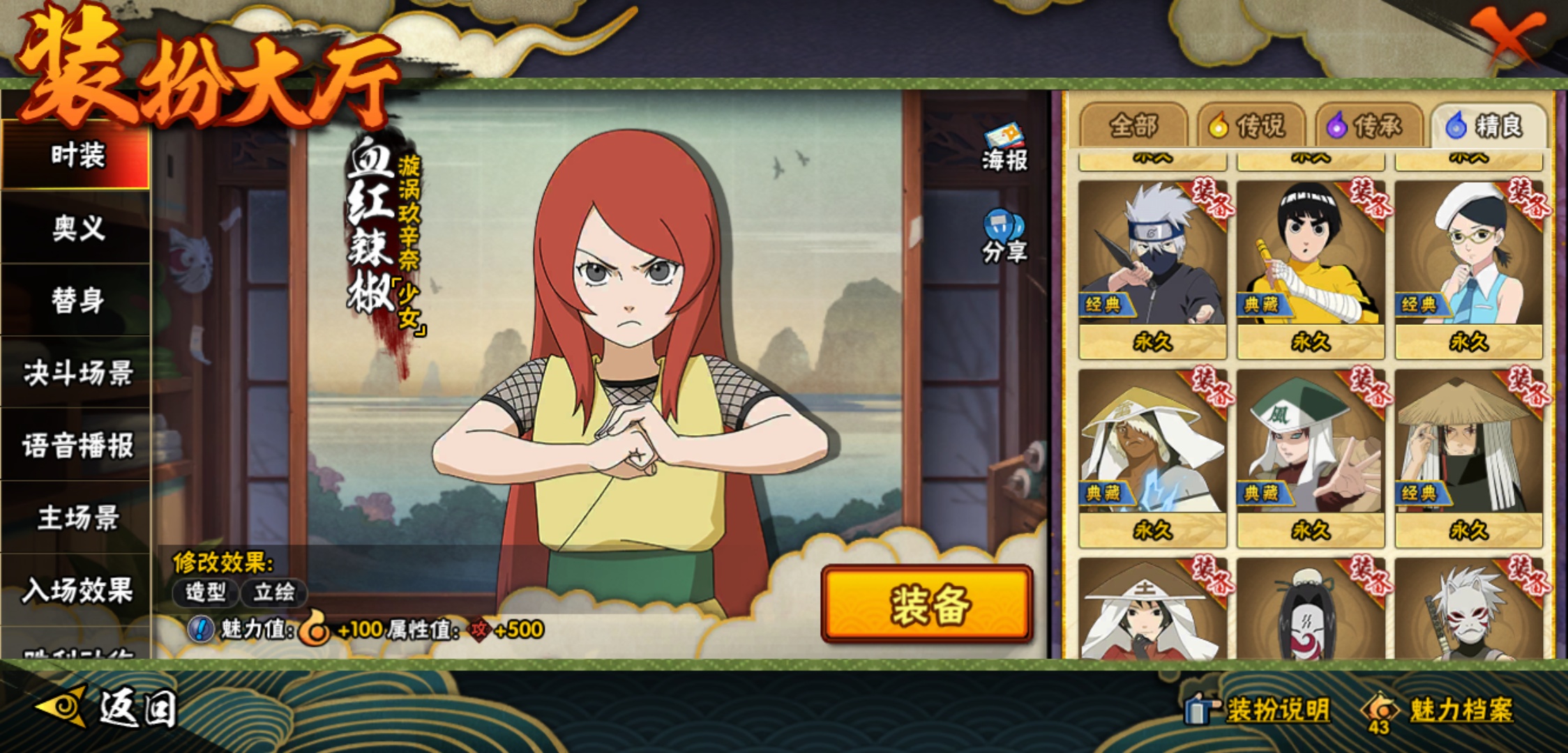
Task: Open the 替身 category
Action: (x=77, y=301)
